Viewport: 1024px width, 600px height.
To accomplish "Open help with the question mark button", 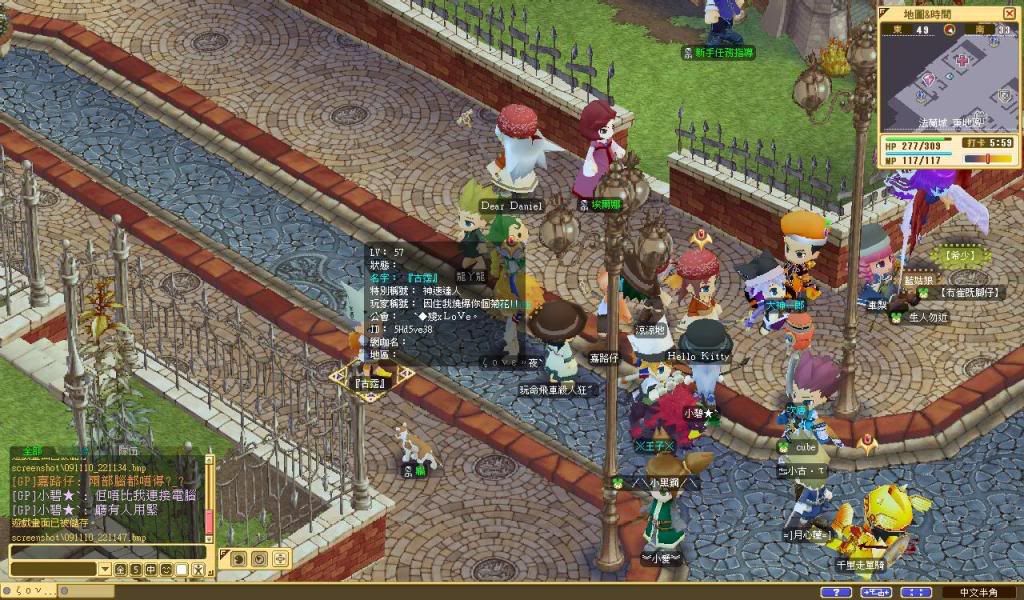I will 836,592.
